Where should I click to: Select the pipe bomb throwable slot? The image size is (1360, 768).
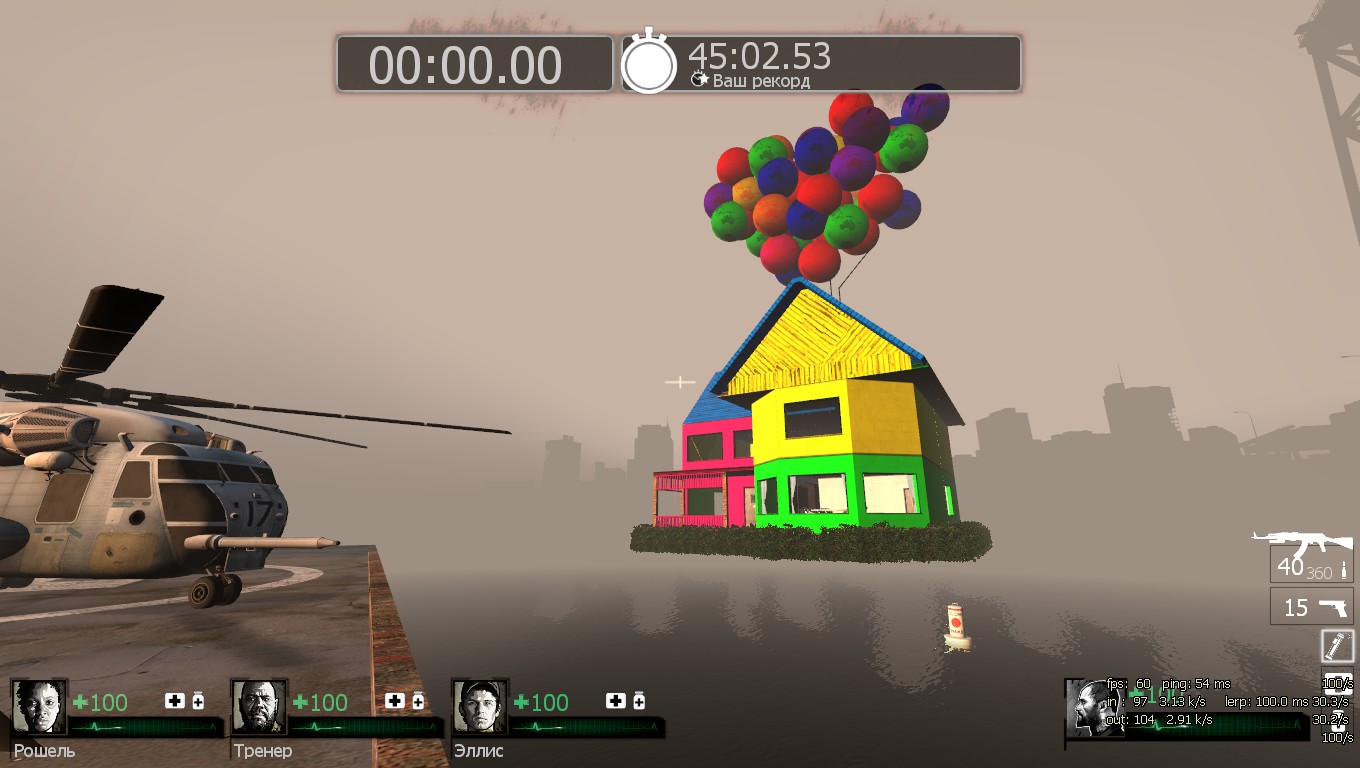pos(1337,645)
